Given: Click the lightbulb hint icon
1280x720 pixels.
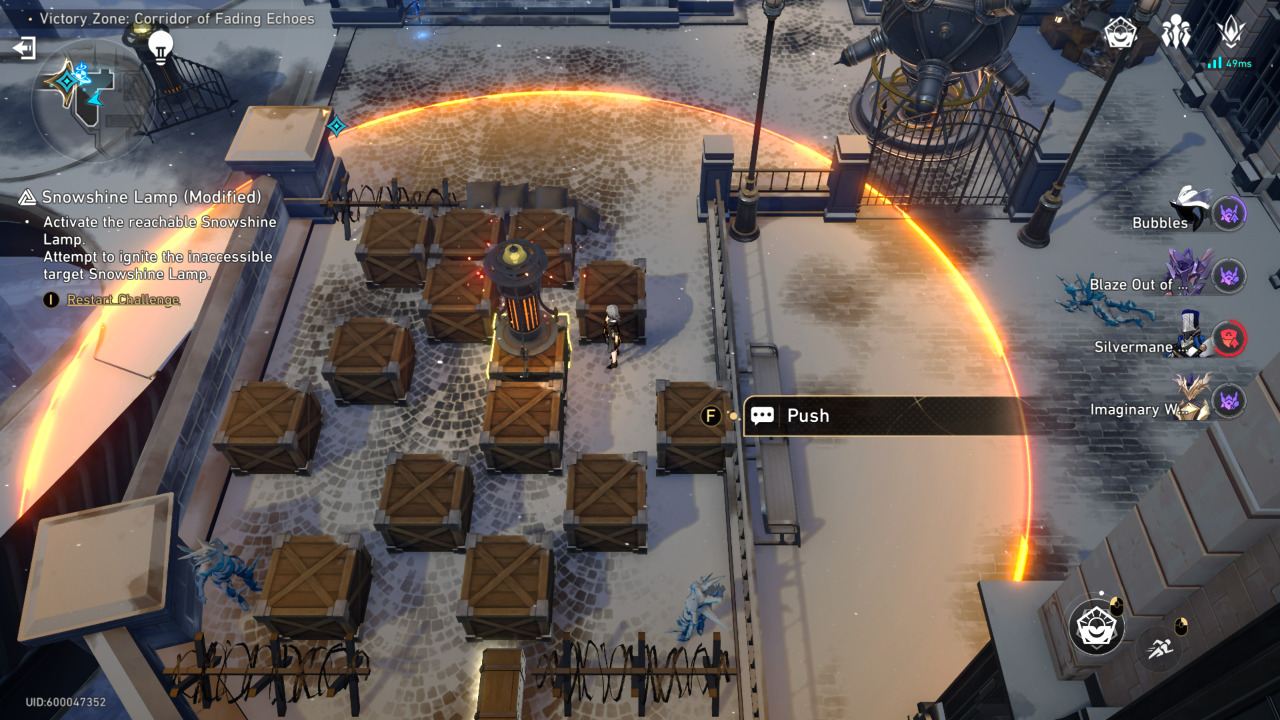Looking at the screenshot, I should (160, 44).
